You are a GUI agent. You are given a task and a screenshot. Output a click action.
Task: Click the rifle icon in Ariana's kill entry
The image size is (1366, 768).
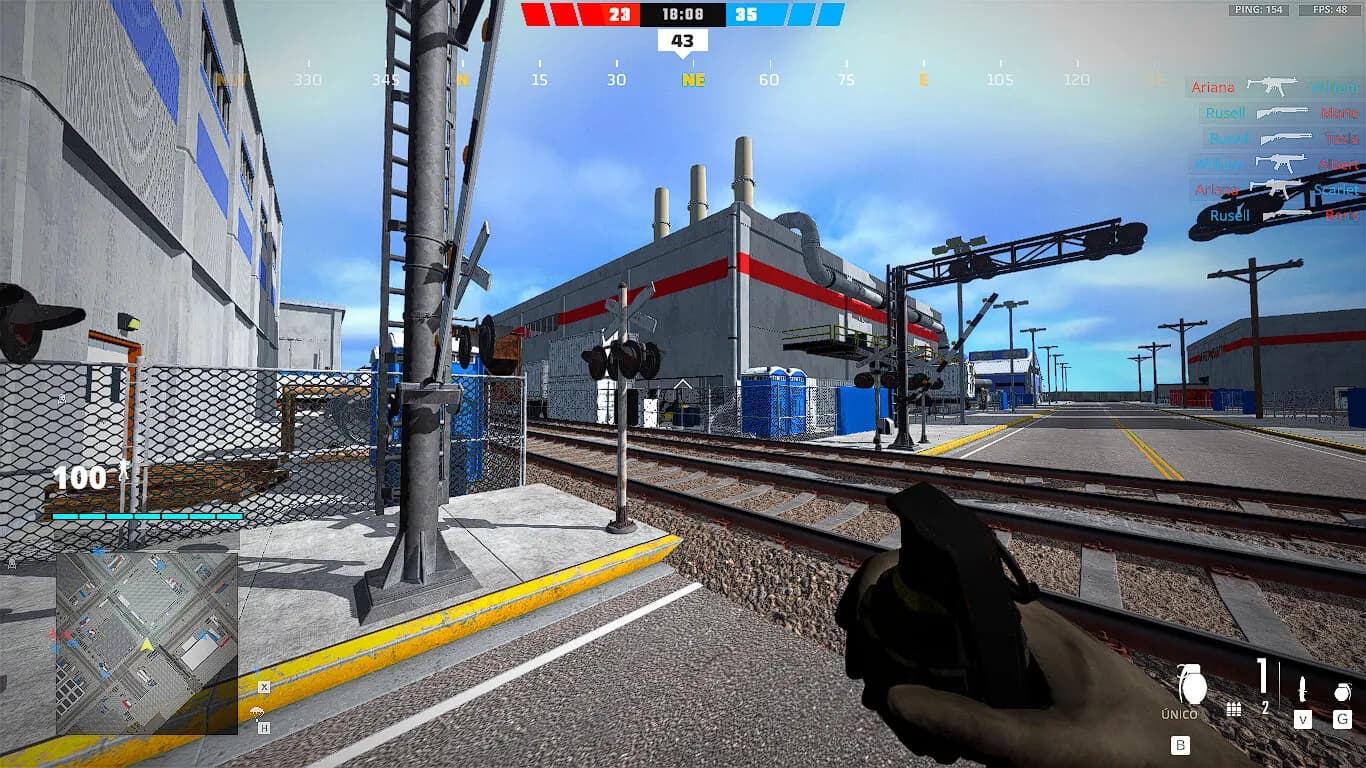click(x=1272, y=88)
